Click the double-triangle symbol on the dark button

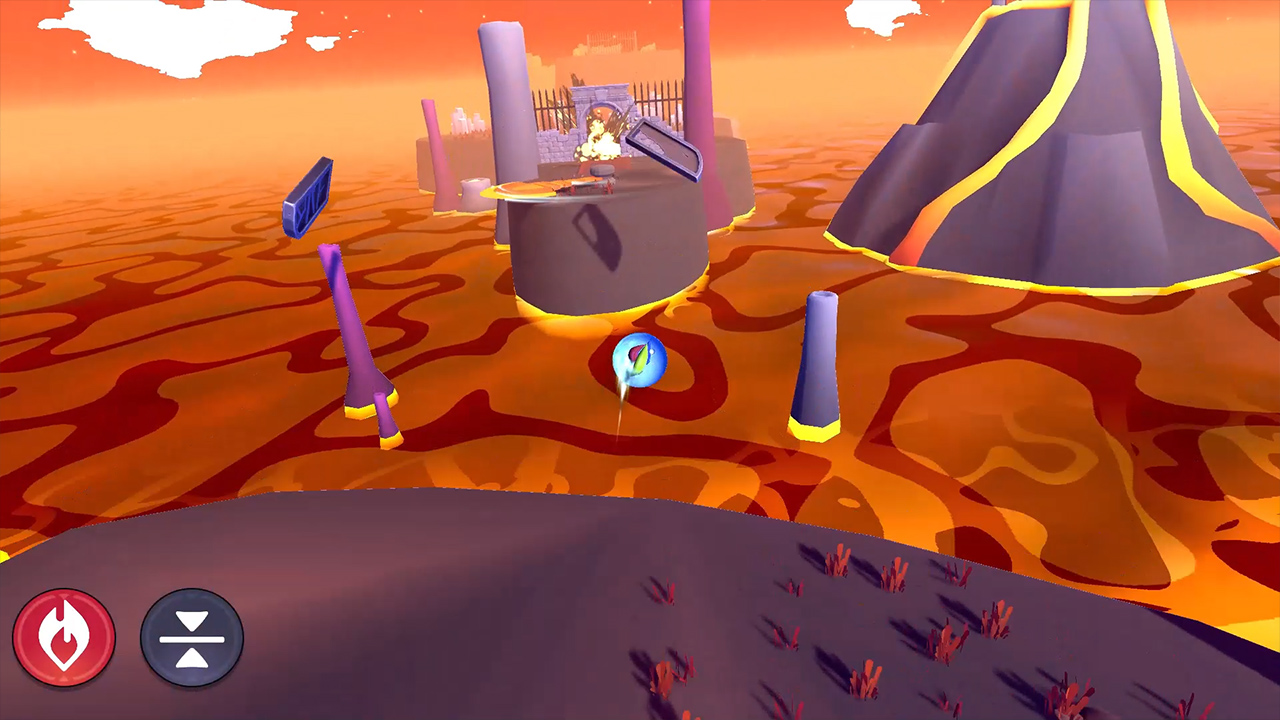pyautogui.click(x=190, y=638)
